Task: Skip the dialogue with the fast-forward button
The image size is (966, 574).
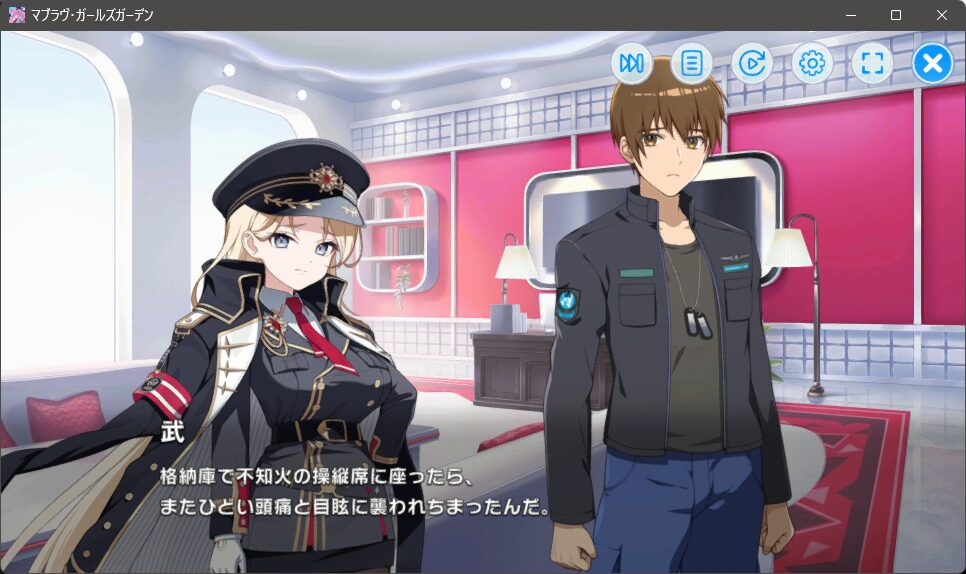Action: coord(631,64)
